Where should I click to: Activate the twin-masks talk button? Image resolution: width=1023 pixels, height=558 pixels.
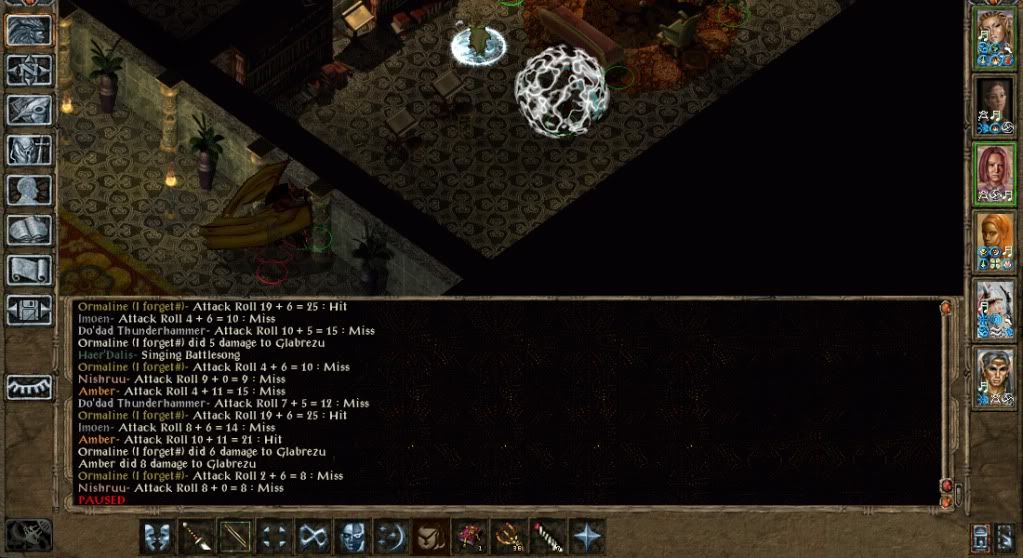[156, 536]
